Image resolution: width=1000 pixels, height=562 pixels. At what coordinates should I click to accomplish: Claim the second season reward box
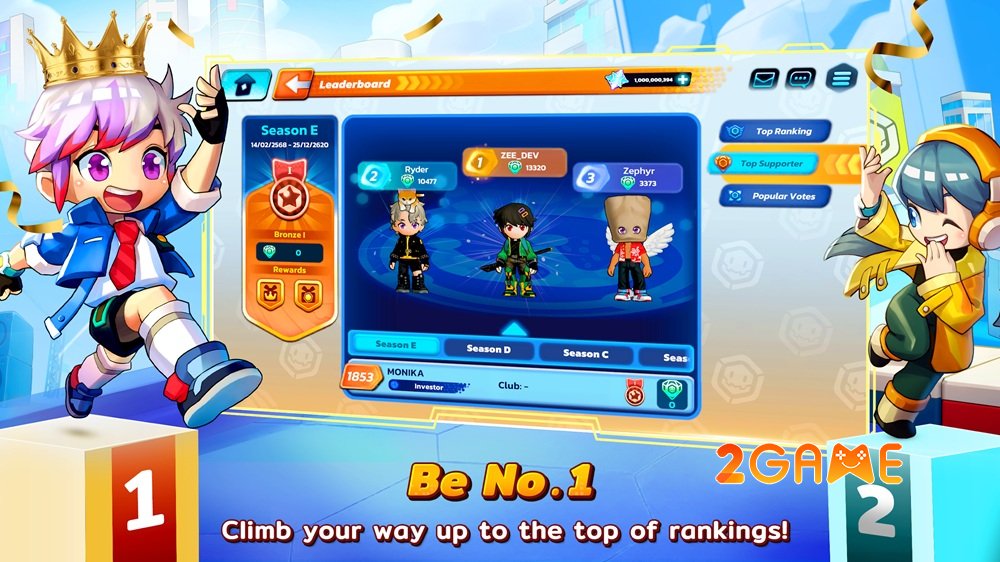(307, 293)
